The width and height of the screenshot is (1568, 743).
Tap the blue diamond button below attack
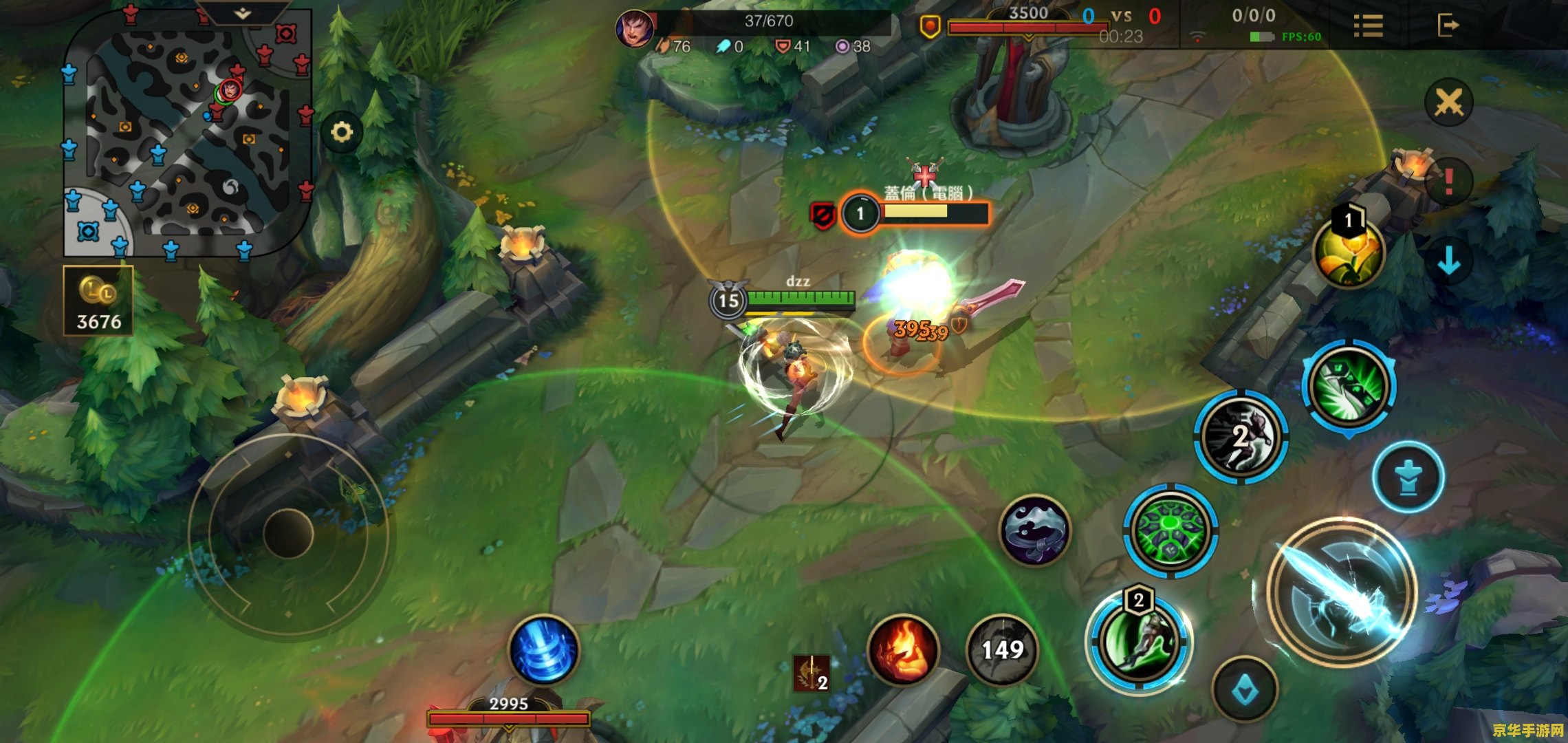1245,689
